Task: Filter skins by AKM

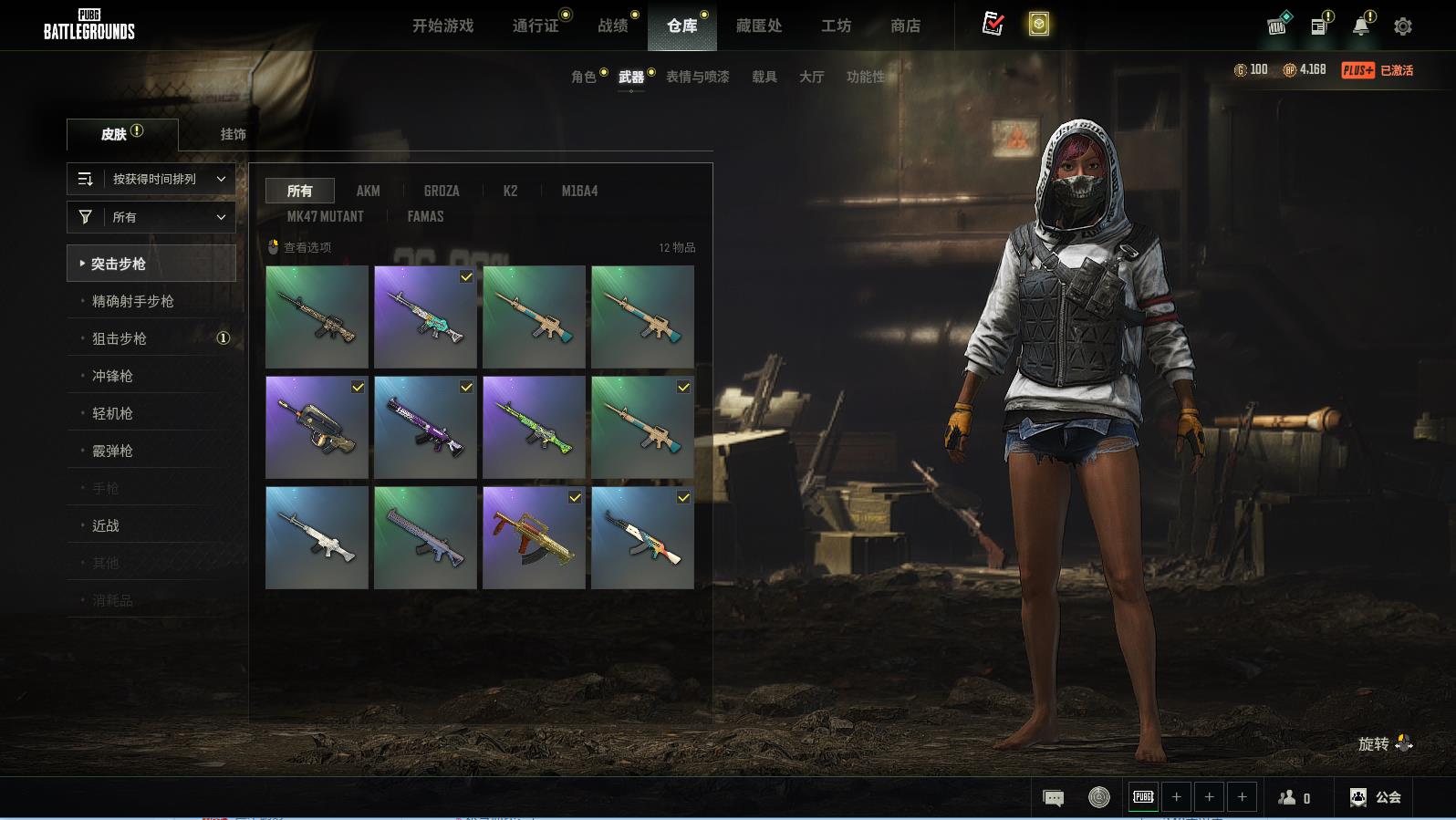Action: pyautogui.click(x=368, y=191)
